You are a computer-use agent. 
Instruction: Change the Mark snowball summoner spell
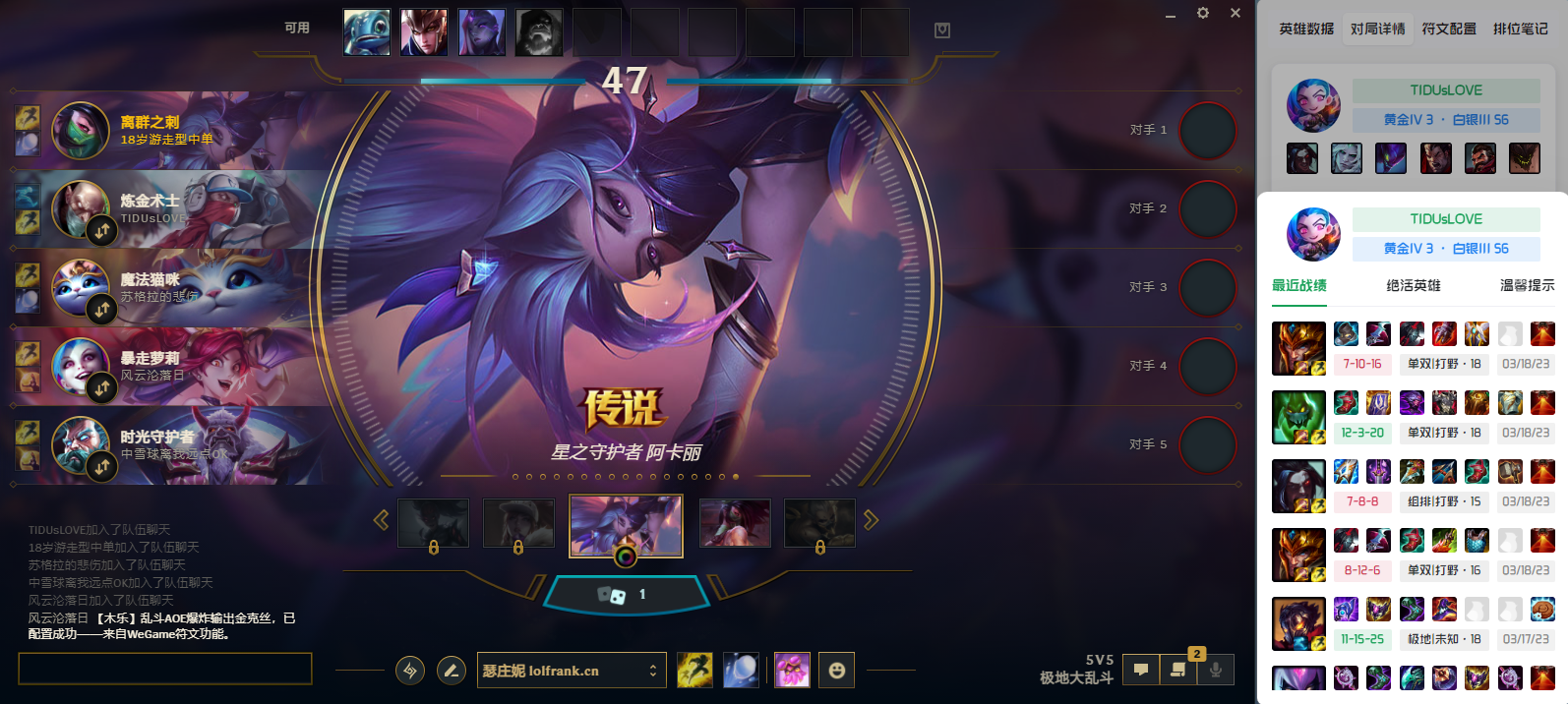pos(741,671)
